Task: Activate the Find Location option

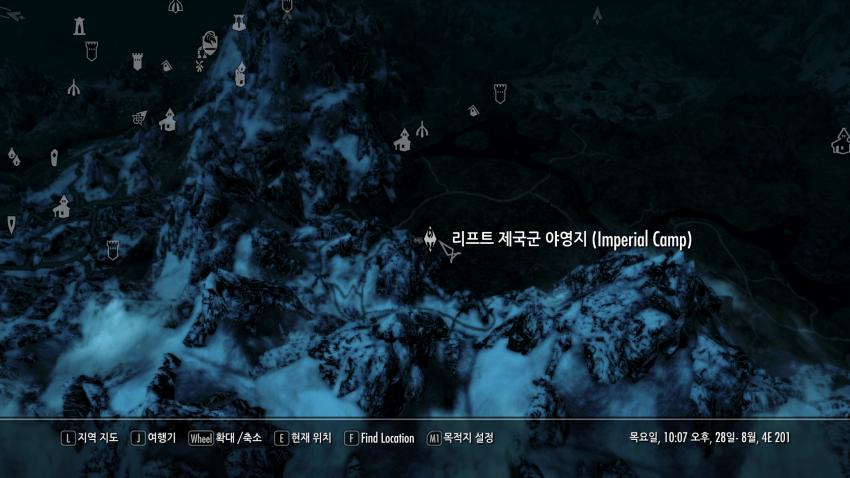Action: tap(379, 438)
